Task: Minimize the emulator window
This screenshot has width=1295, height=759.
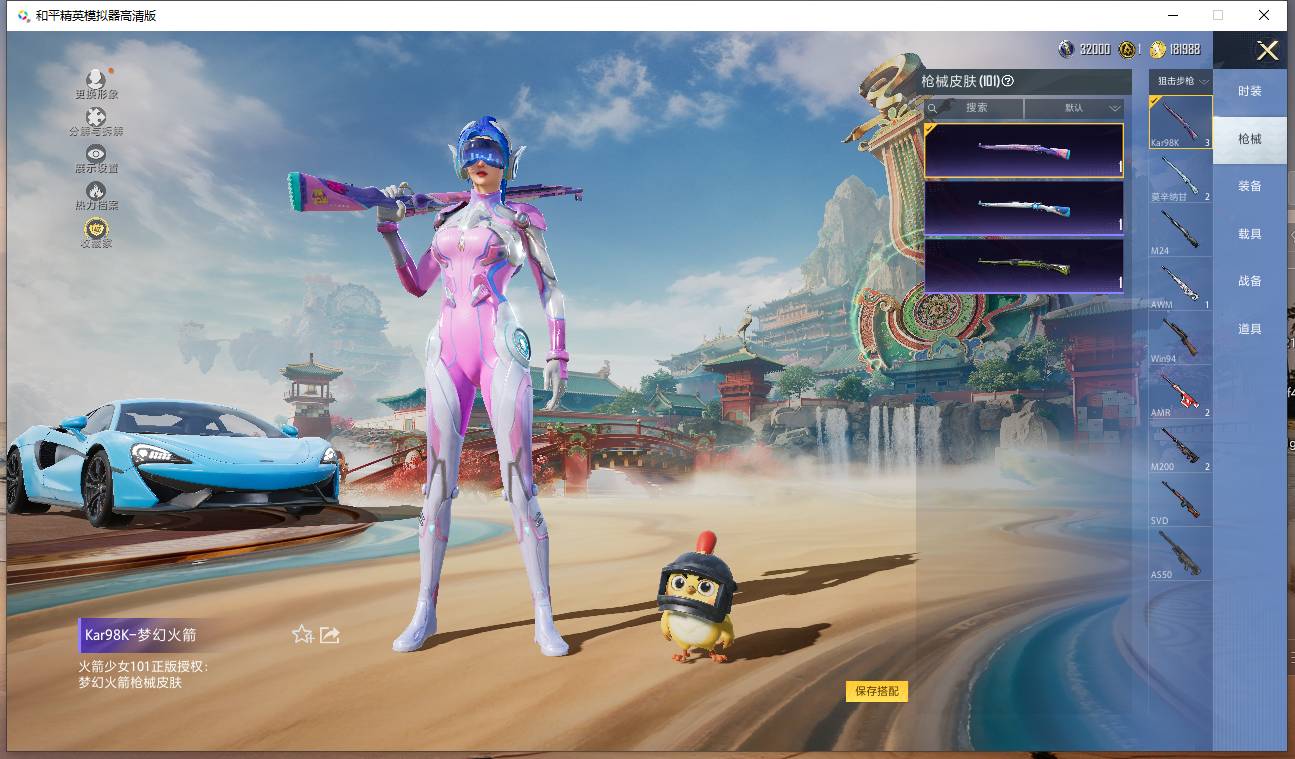Action: click(x=1172, y=15)
